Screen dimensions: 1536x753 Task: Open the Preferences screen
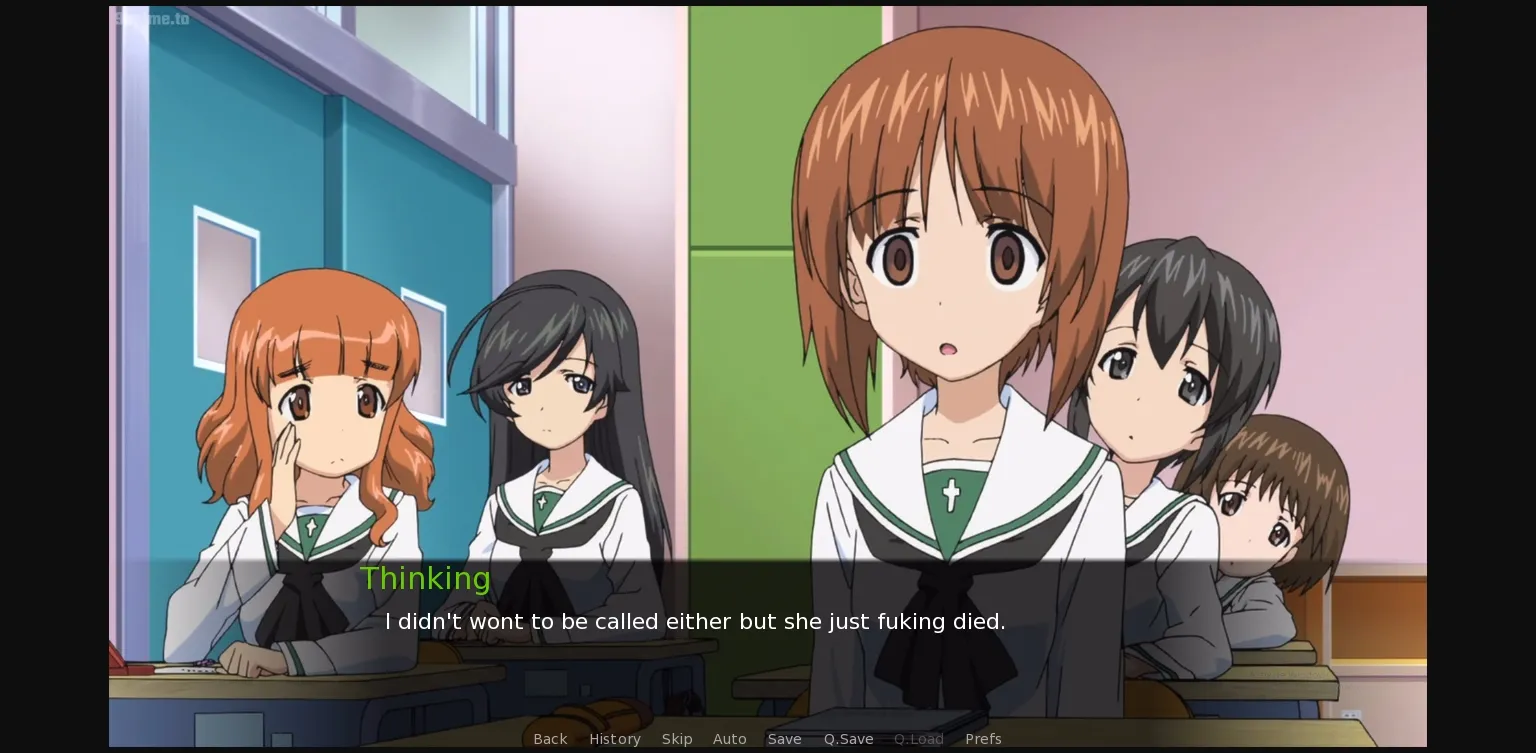click(x=983, y=739)
